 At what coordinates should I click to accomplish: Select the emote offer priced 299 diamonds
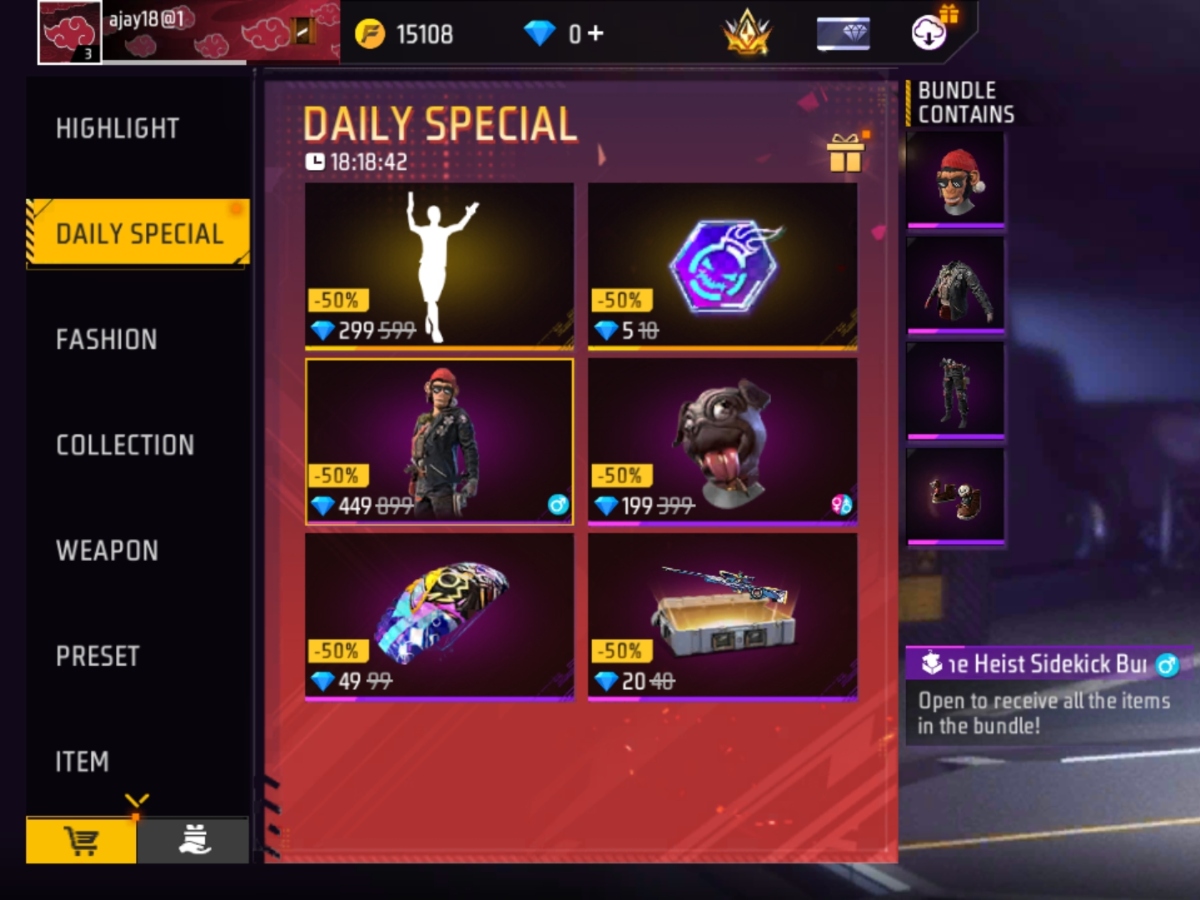pos(439,265)
